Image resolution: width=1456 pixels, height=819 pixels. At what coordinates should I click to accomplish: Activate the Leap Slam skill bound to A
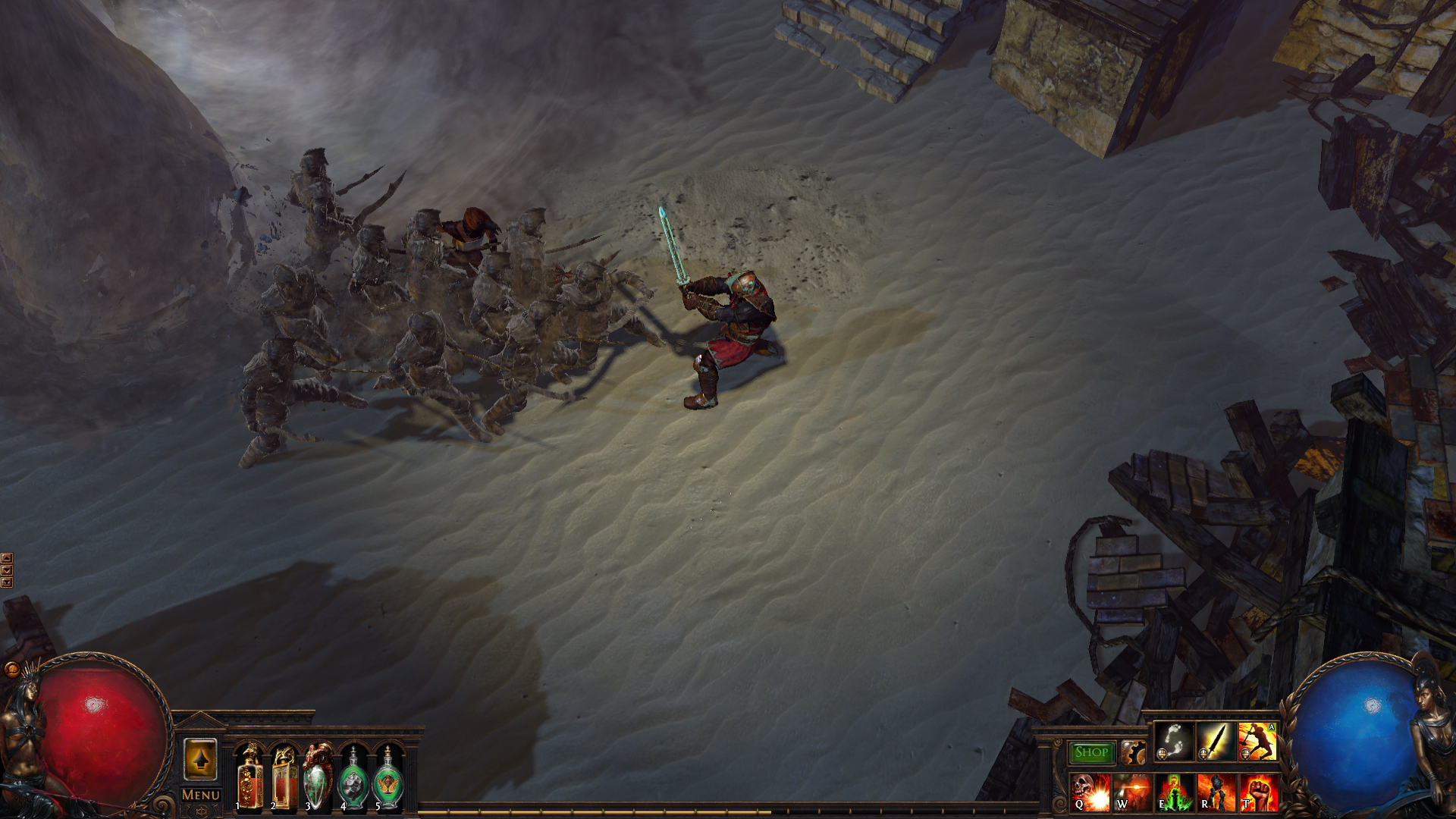click(x=1257, y=742)
